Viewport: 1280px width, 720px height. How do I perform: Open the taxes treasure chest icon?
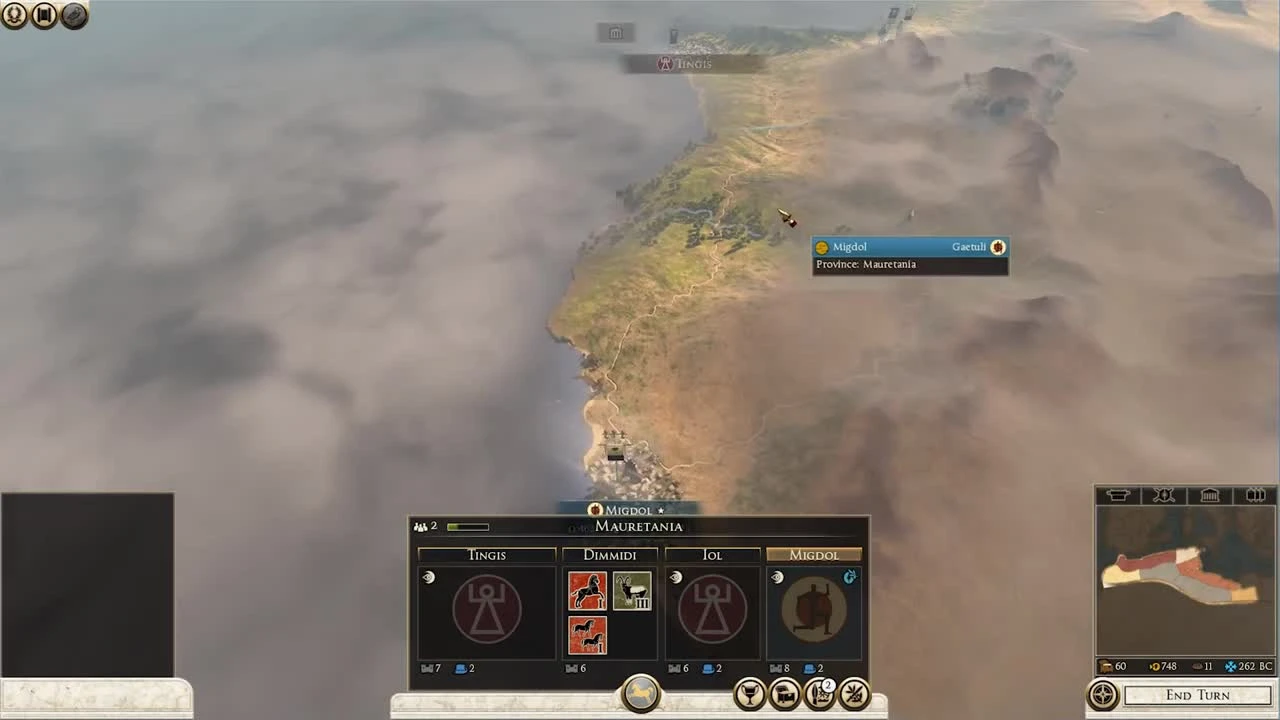coord(786,693)
